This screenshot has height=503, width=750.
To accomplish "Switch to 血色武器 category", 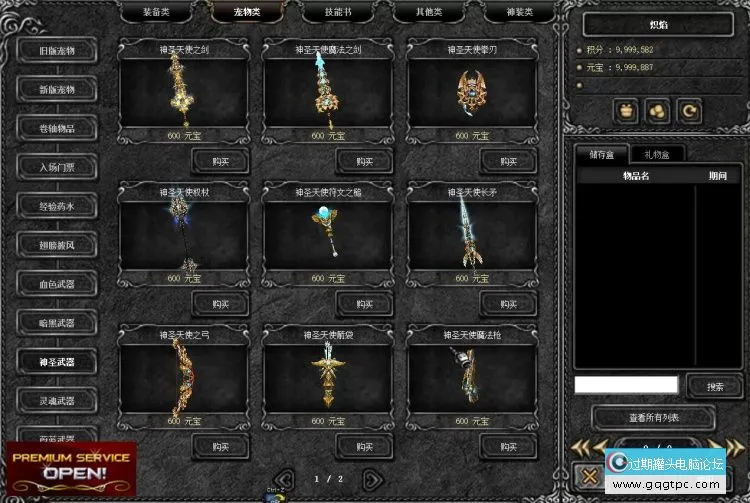I will 56,284.
